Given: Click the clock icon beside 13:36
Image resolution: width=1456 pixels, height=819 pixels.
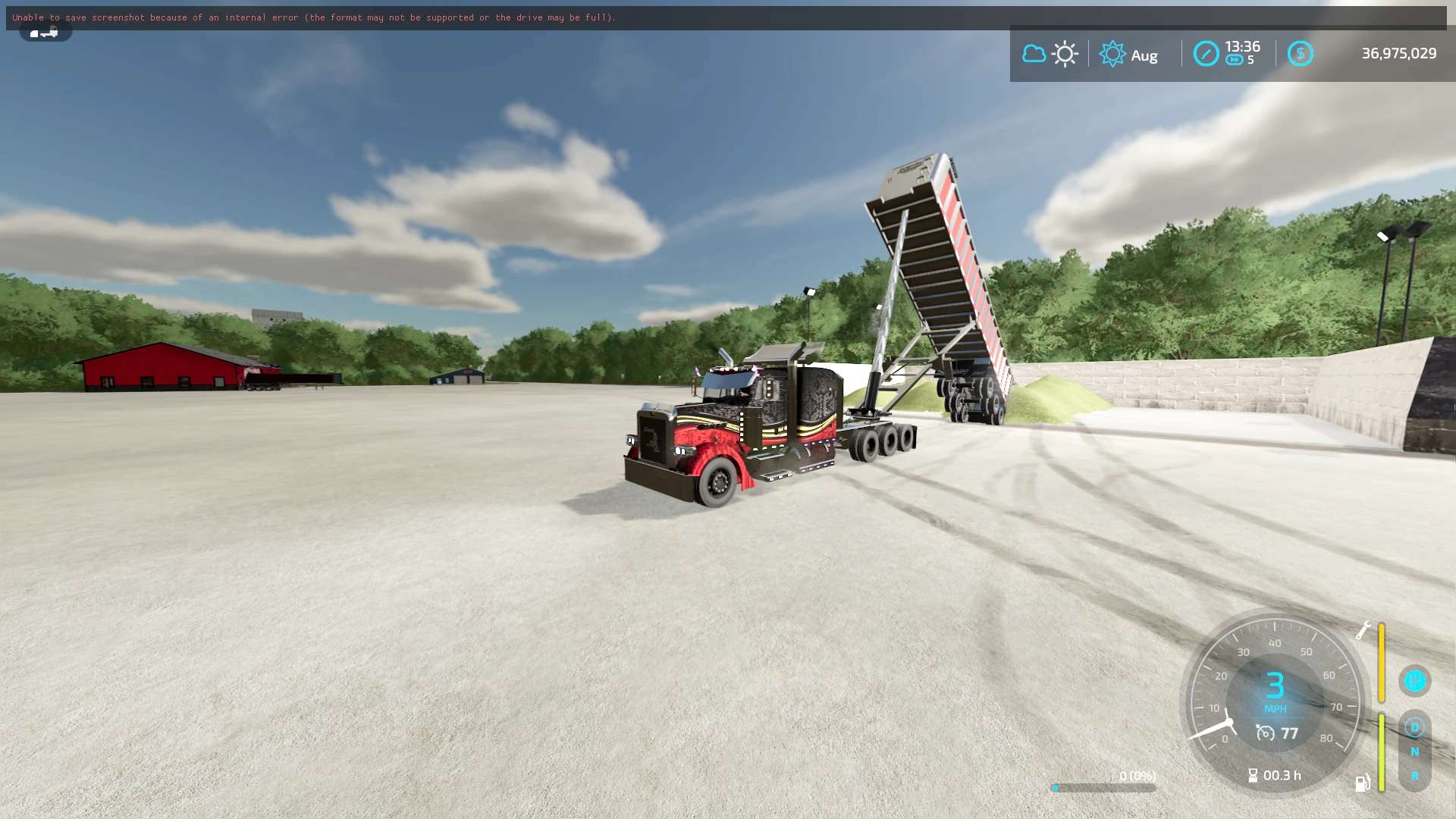Looking at the screenshot, I should pyautogui.click(x=1206, y=54).
